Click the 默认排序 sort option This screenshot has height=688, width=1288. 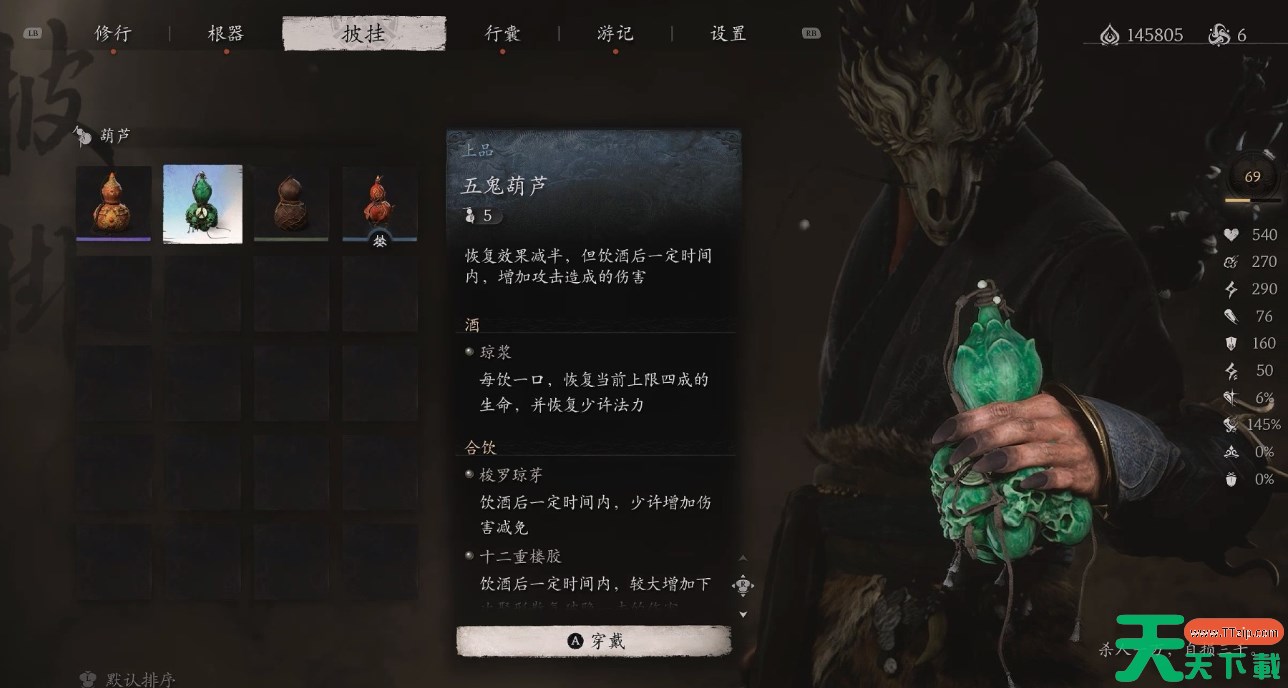click(x=132, y=678)
